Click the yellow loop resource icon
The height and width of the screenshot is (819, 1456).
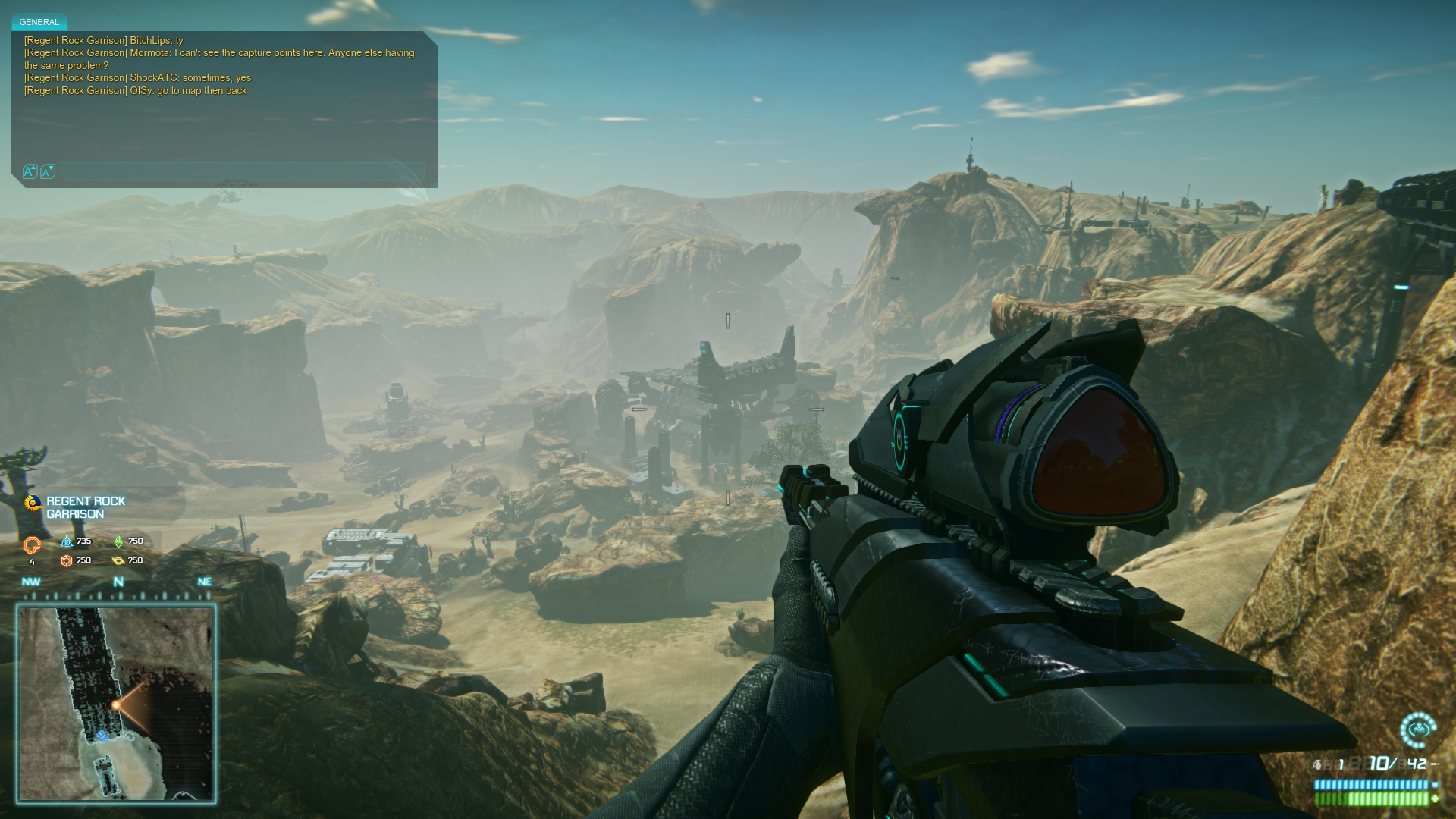pyautogui.click(x=118, y=561)
